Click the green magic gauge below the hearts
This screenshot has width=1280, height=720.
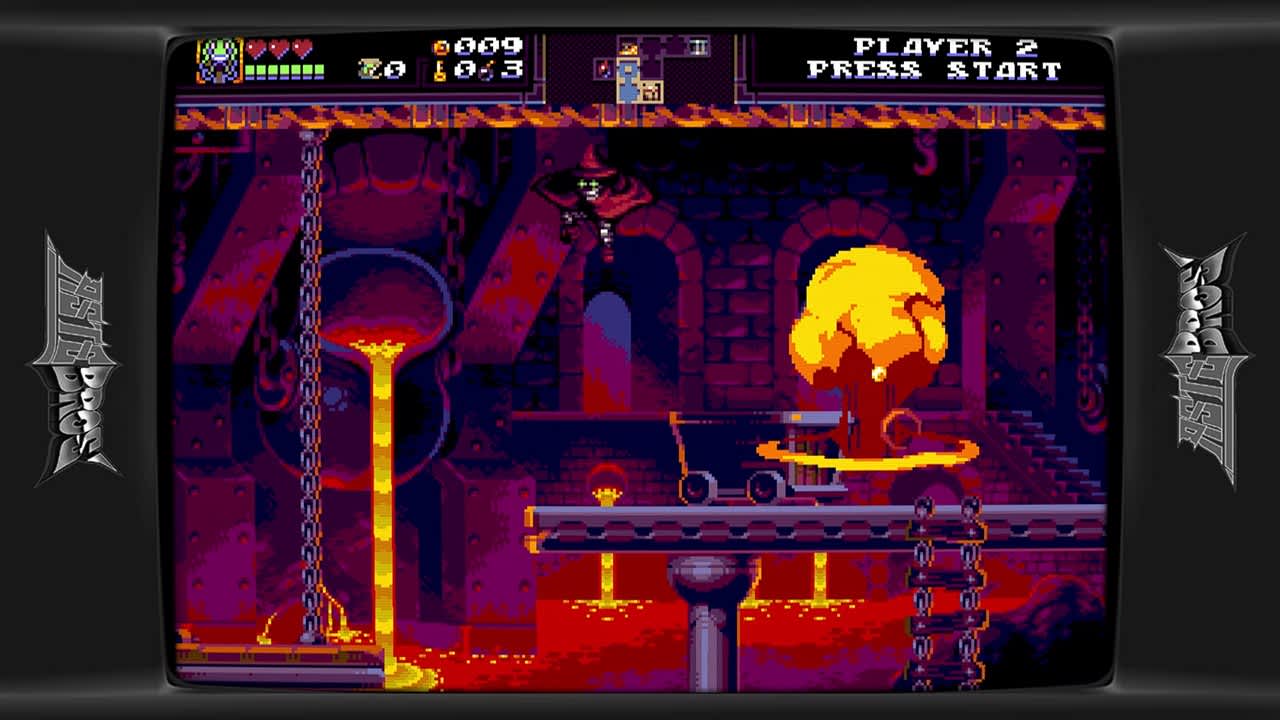(284, 69)
